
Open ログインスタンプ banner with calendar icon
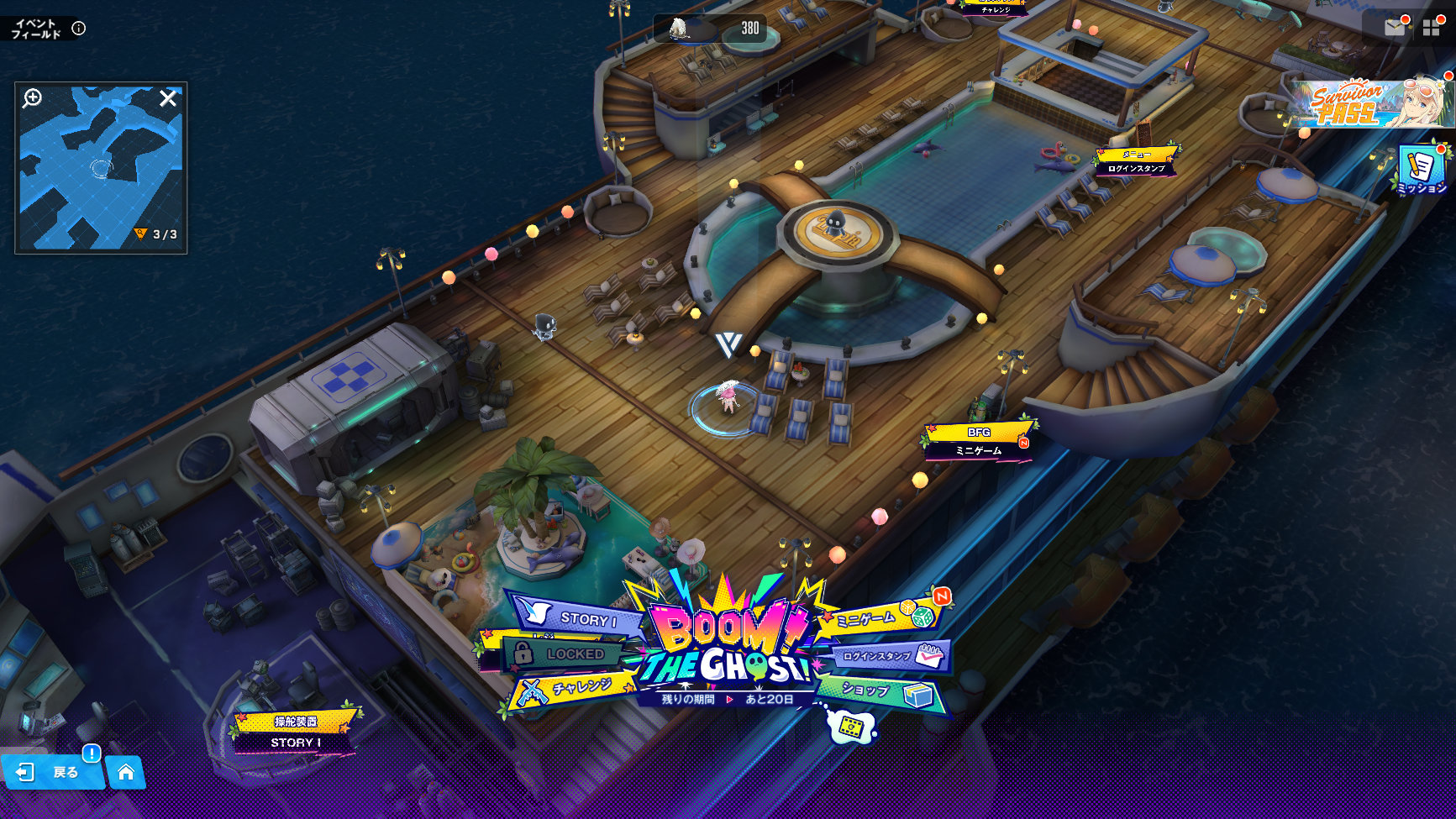(x=891, y=656)
